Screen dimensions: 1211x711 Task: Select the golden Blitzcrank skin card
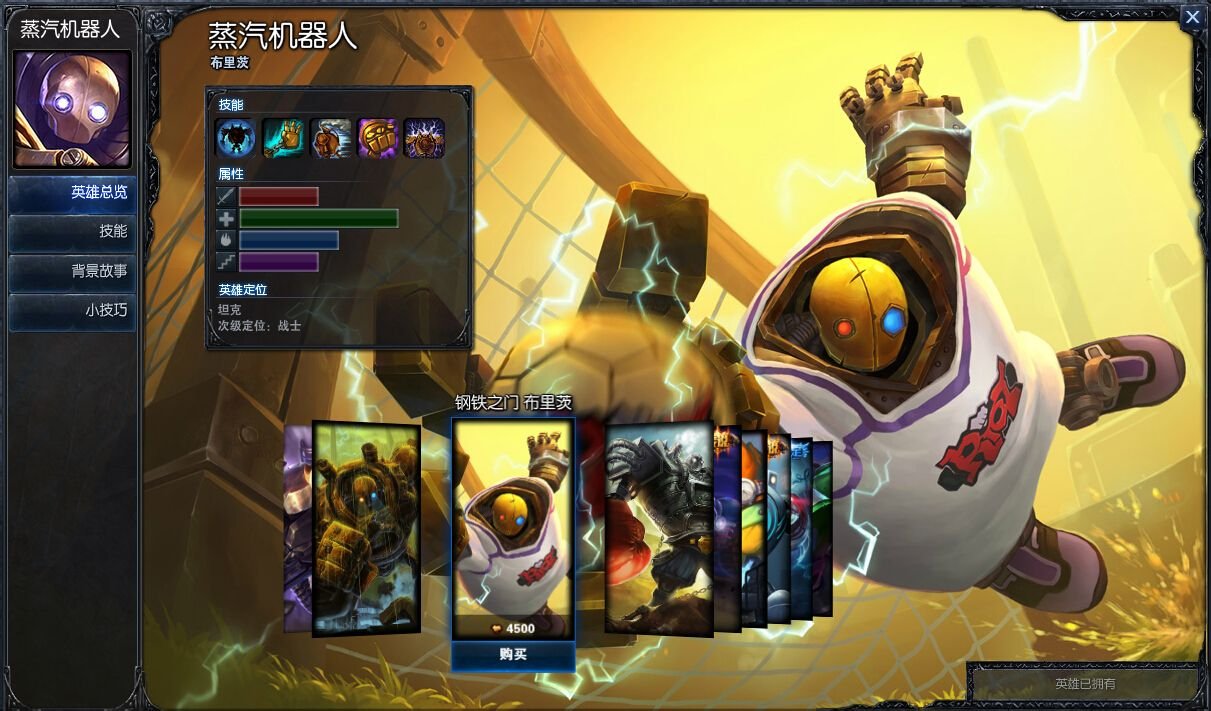pyautogui.click(x=366, y=528)
